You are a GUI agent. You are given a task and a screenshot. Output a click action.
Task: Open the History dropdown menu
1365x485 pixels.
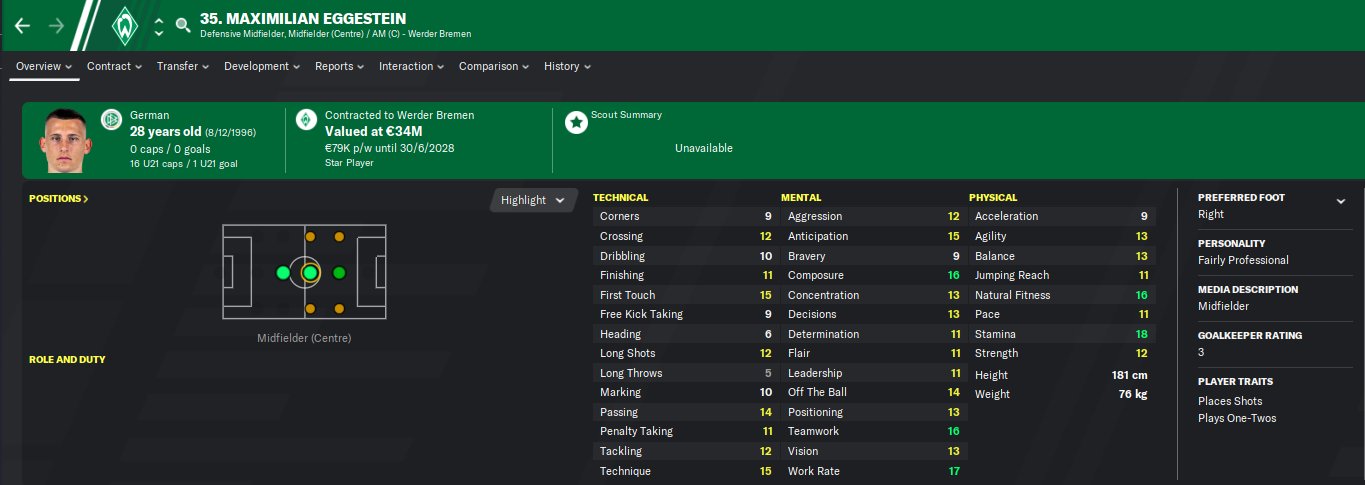tap(567, 66)
